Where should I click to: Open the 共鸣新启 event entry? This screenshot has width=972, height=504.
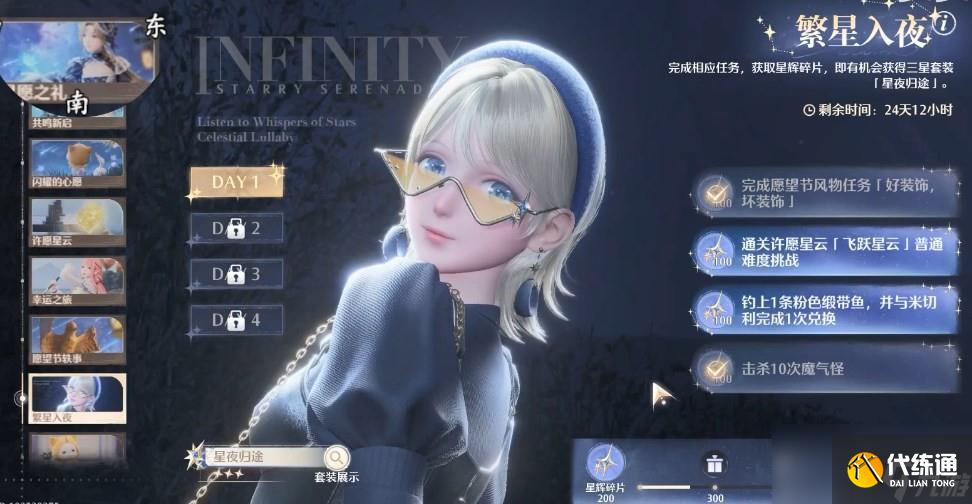[x=77, y=112]
